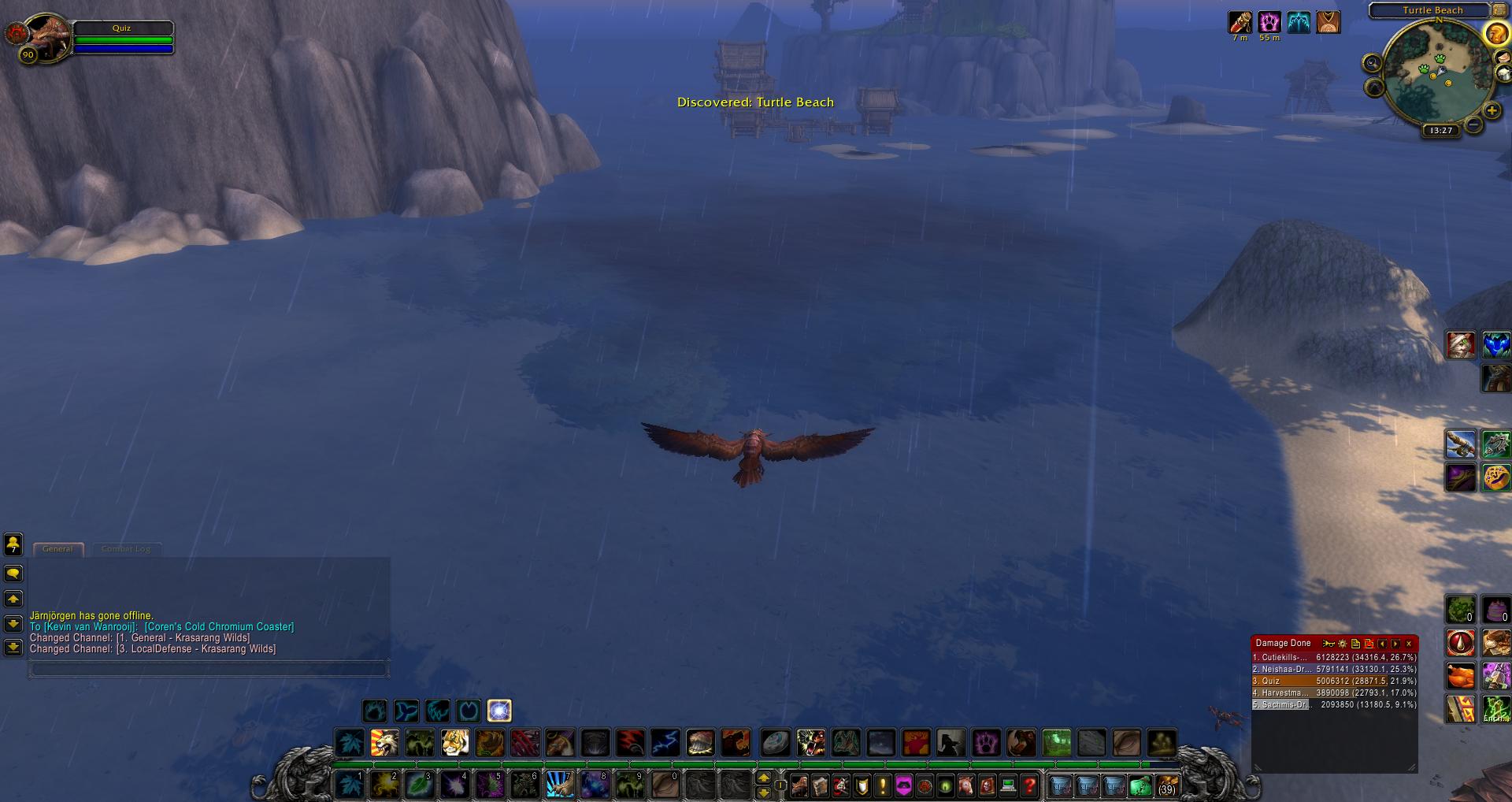Open the red question mark help button
The height and width of the screenshot is (802, 1512).
1029,785
